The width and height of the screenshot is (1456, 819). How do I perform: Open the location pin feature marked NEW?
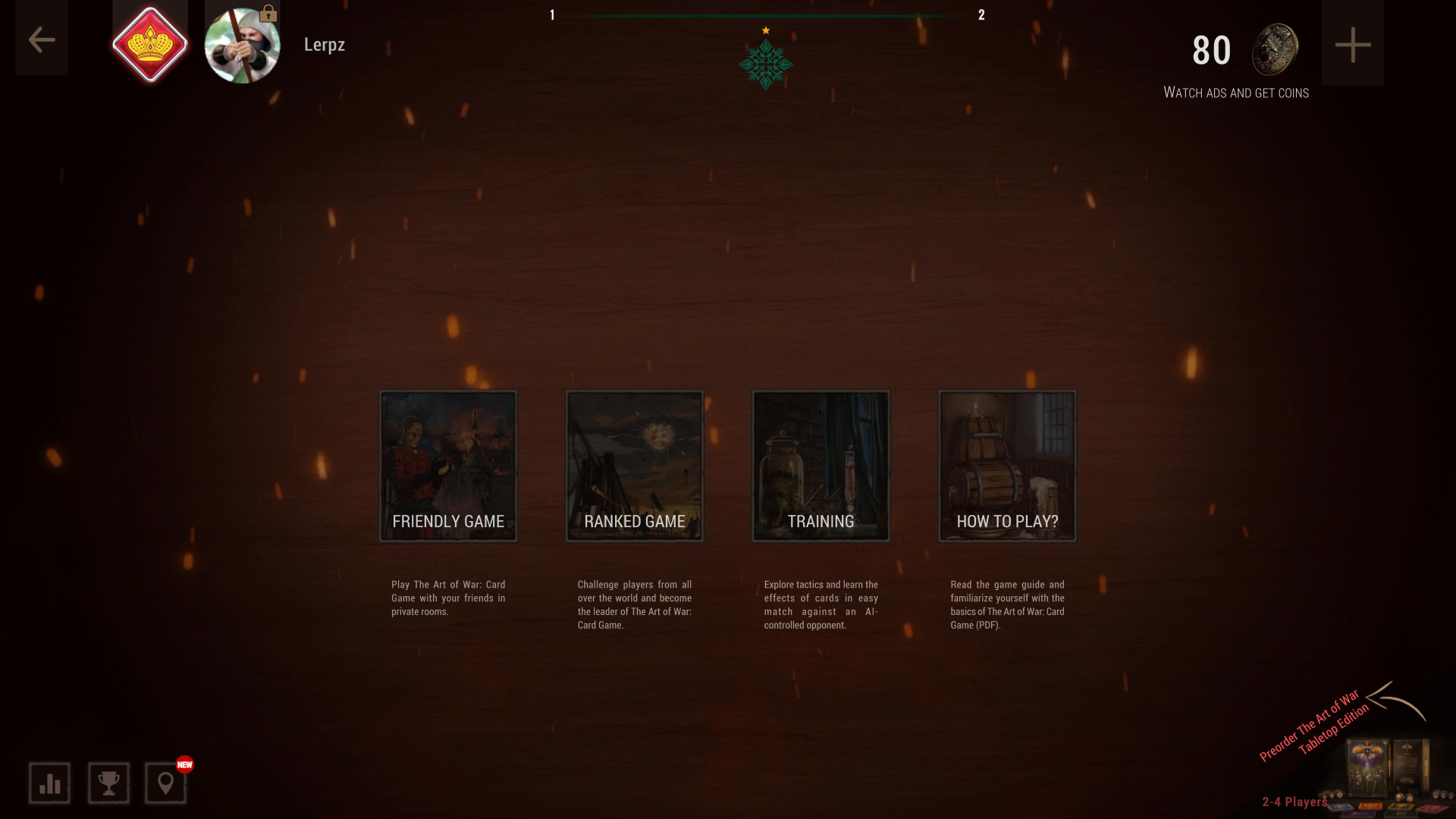[166, 782]
